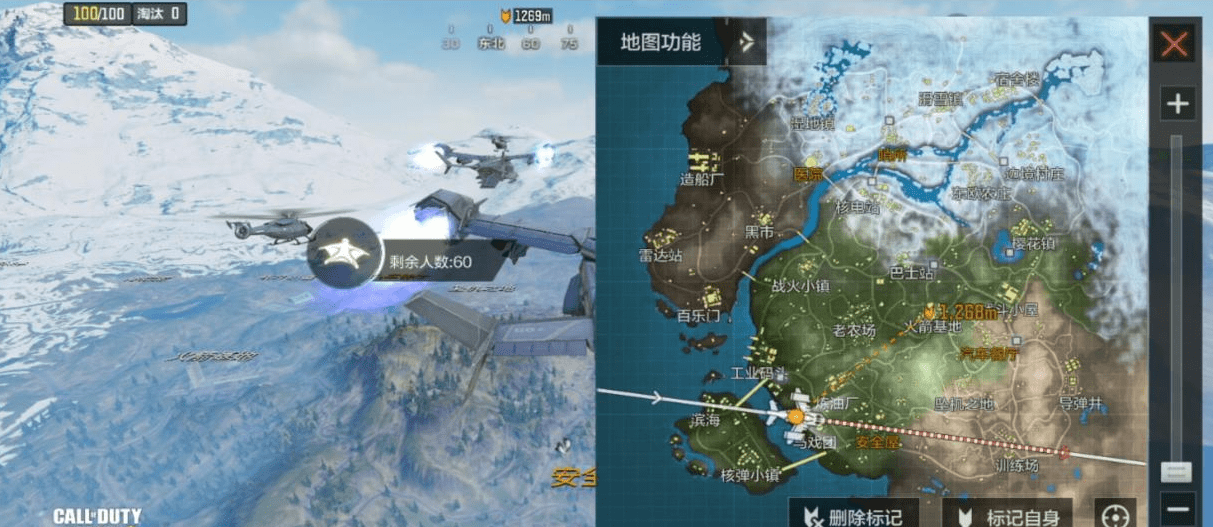The image size is (1213, 527).
Task: Select the 核弹小镇 location on the map
Action: [x=750, y=474]
